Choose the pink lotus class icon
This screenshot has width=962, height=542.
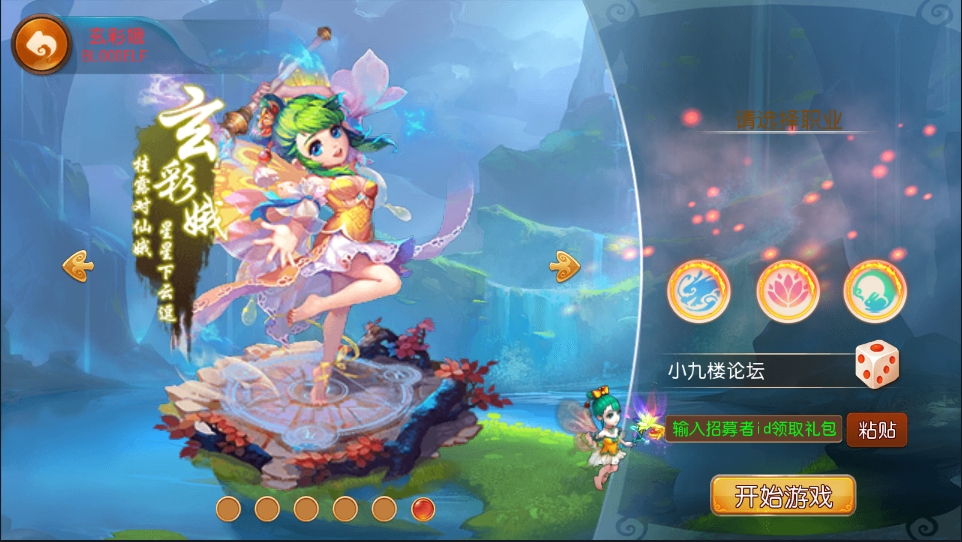(787, 291)
